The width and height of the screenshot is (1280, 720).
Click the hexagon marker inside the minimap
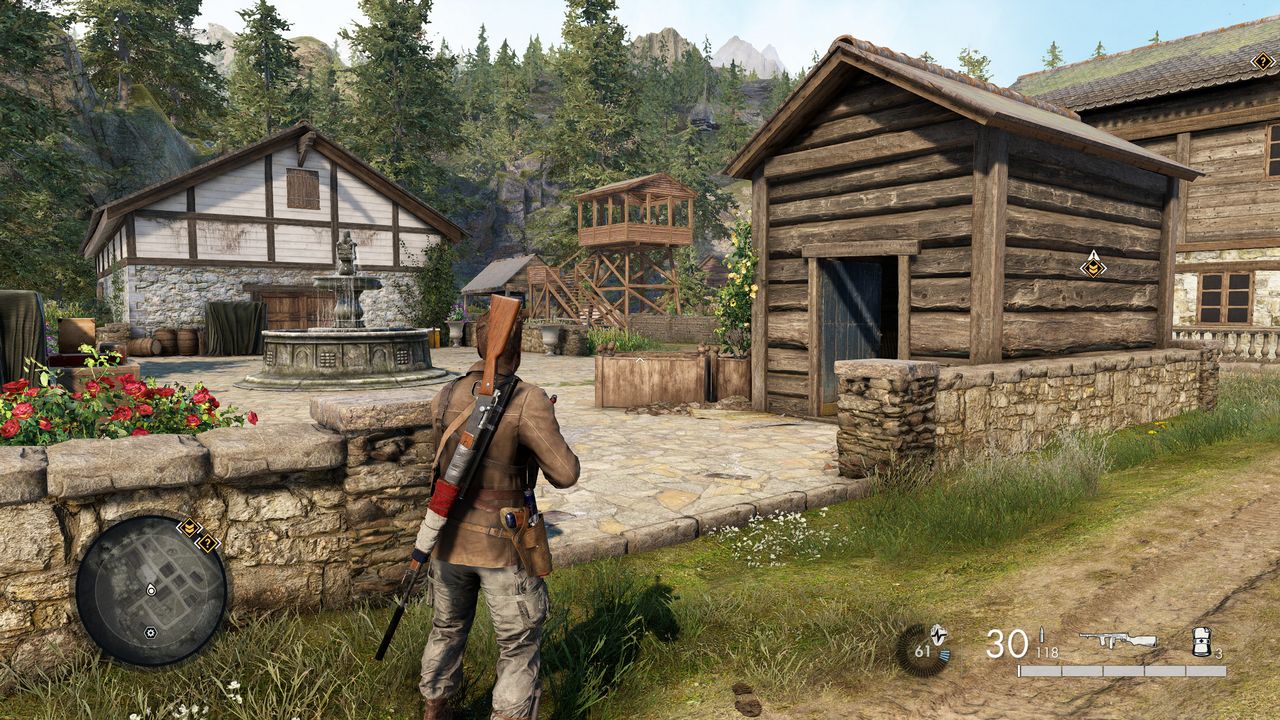[x=150, y=632]
